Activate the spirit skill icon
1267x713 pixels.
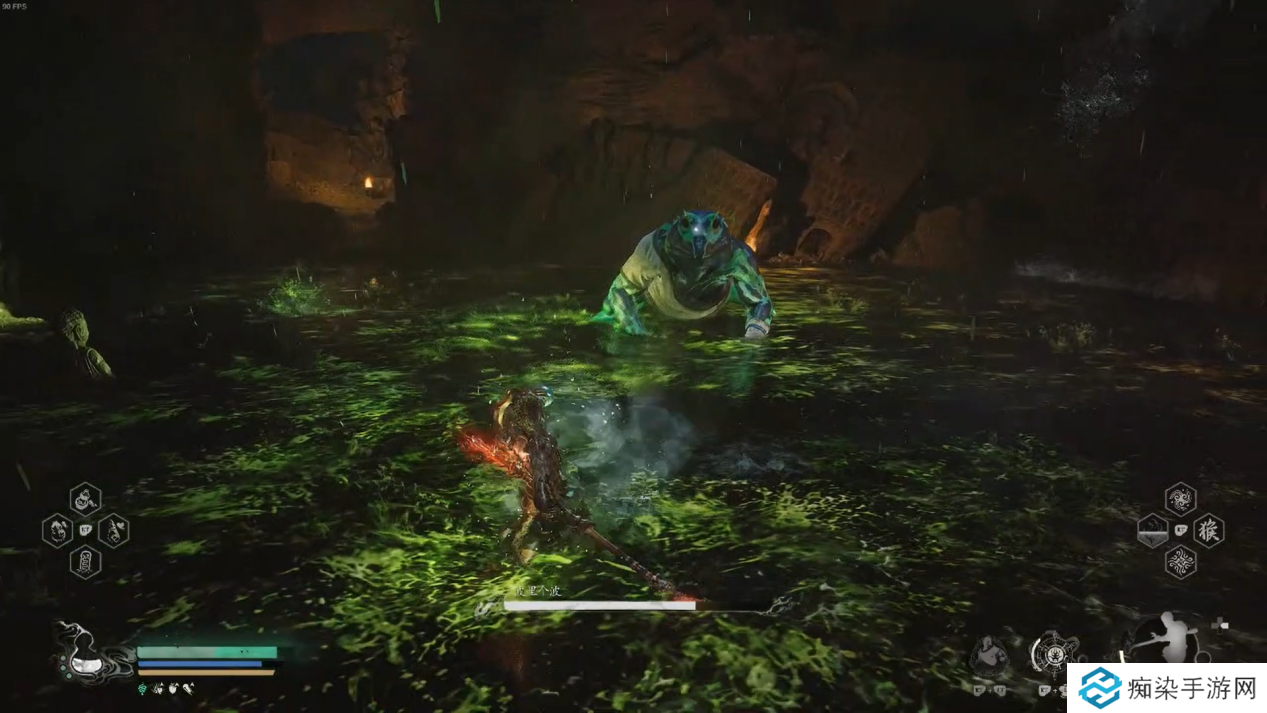pyautogui.click(x=990, y=655)
